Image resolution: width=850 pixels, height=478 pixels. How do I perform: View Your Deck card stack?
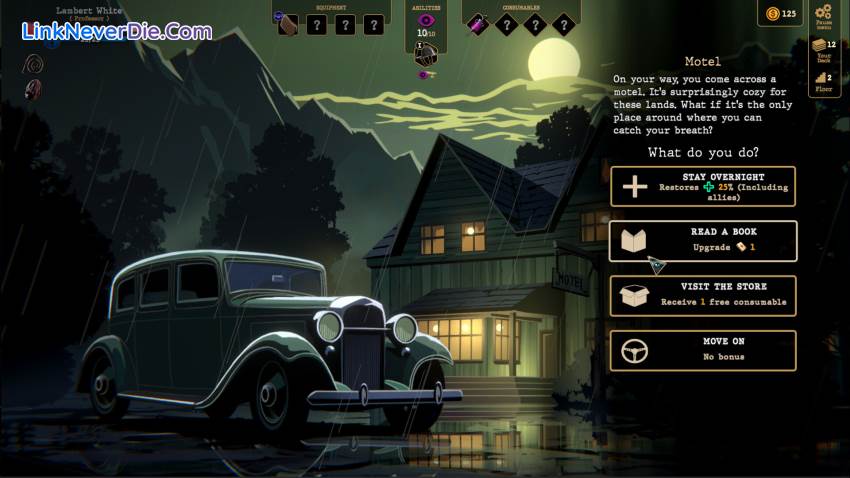823,50
